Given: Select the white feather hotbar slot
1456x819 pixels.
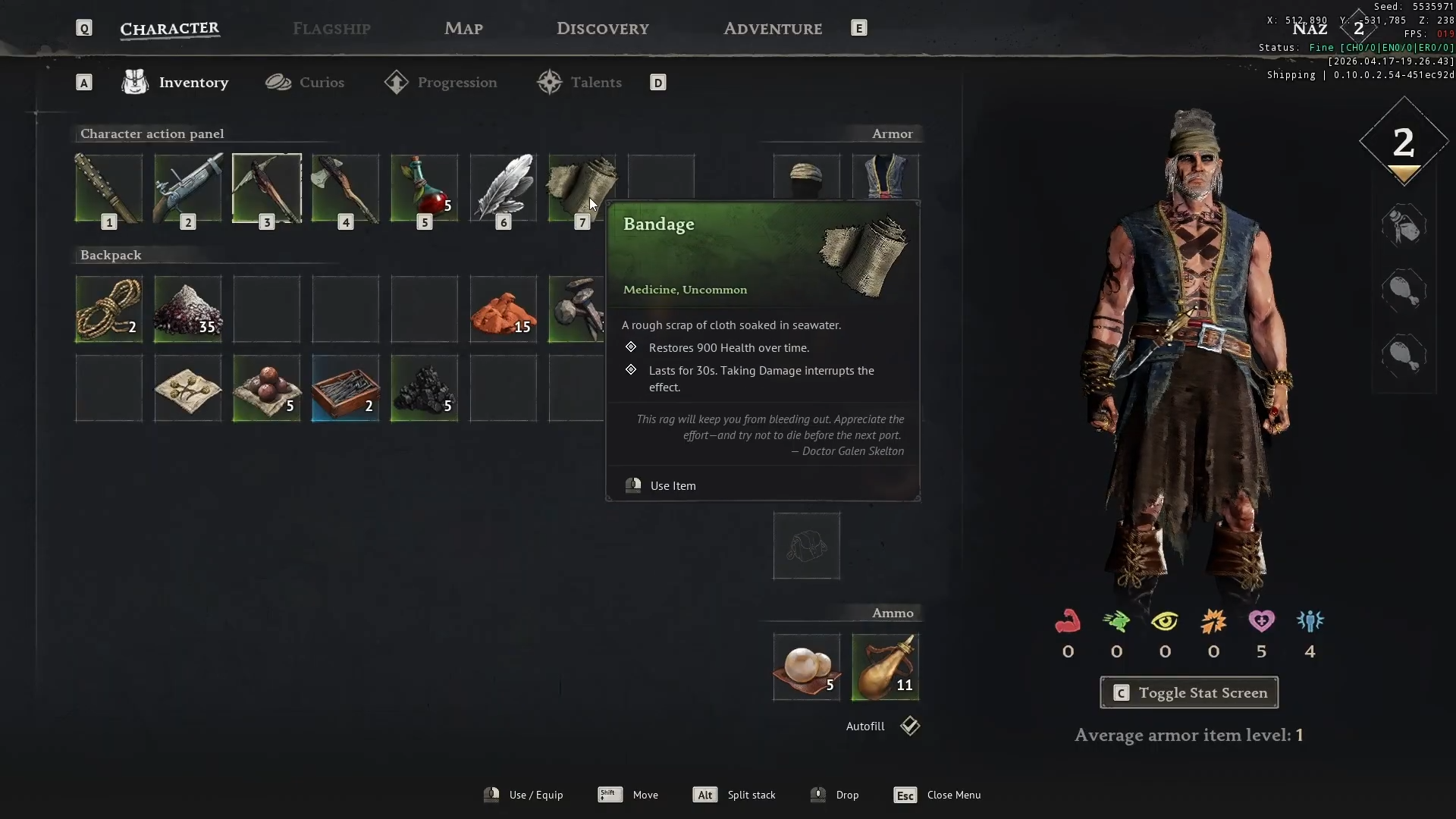Looking at the screenshot, I should (x=503, y=188).
